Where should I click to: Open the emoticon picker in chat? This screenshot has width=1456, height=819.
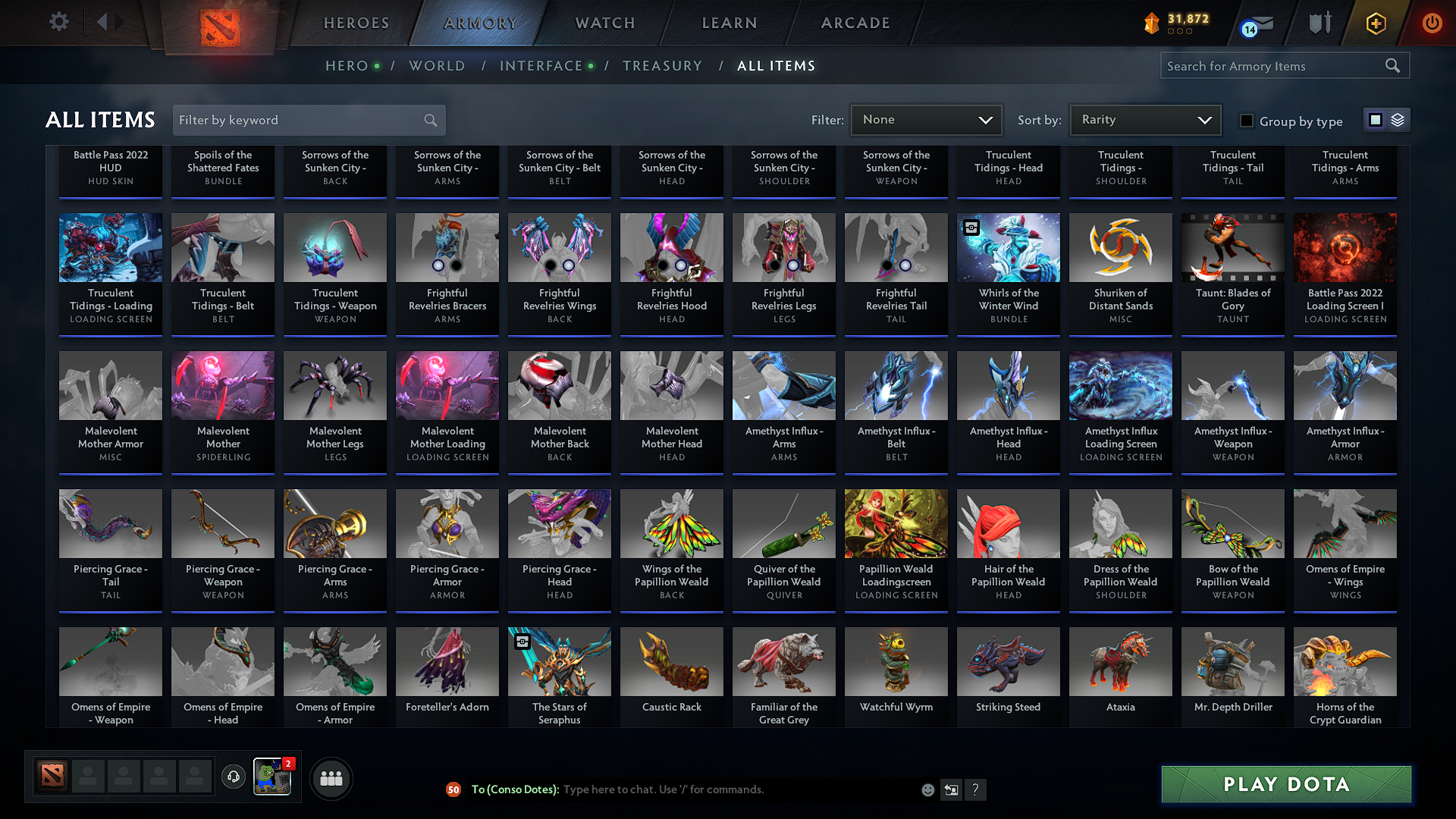[927, 789]
